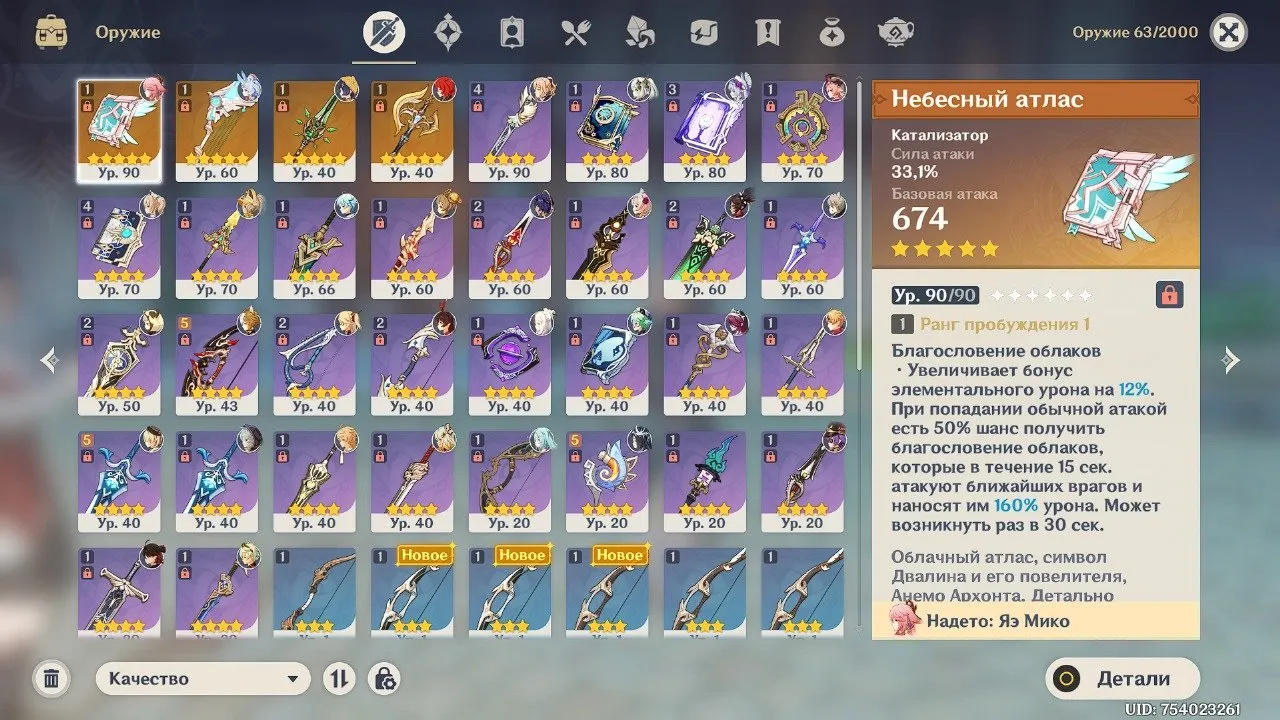The height and width of the screenshot is (720, 1280).
Task: Open the Gadgets inventory category
Action: click(x=703, y=31)
